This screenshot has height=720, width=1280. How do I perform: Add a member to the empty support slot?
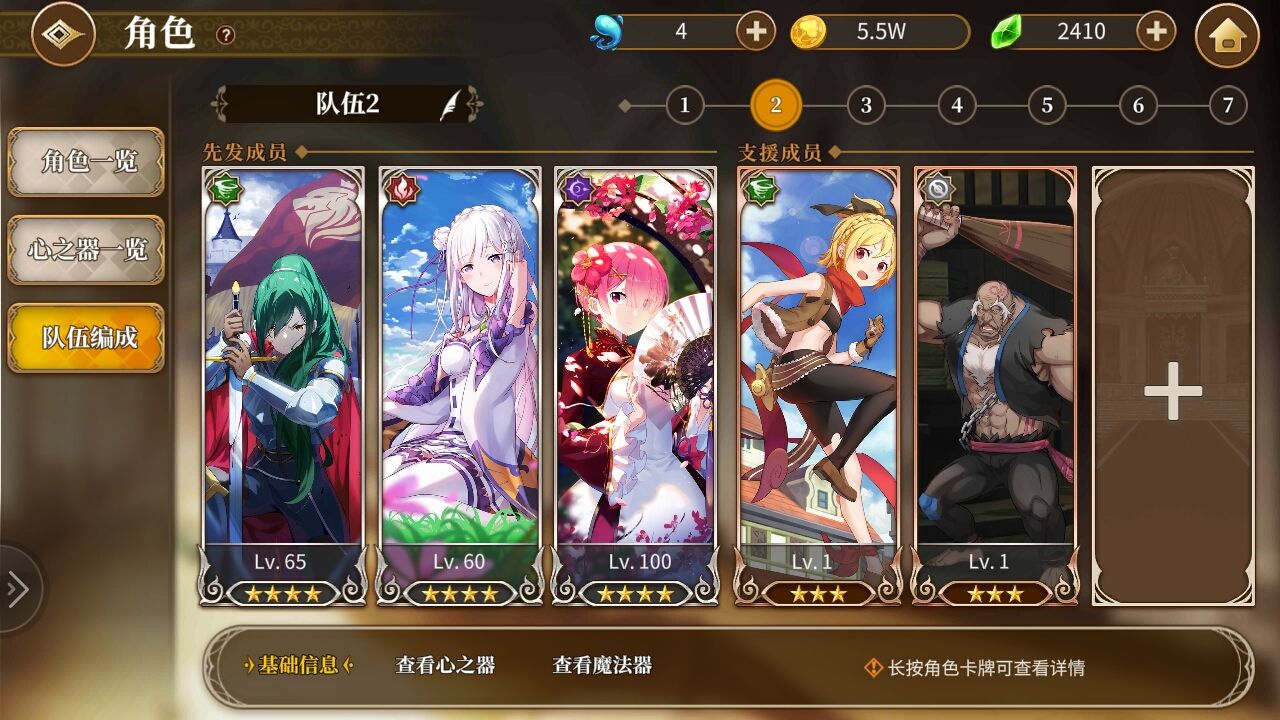tap(1172, 388)
